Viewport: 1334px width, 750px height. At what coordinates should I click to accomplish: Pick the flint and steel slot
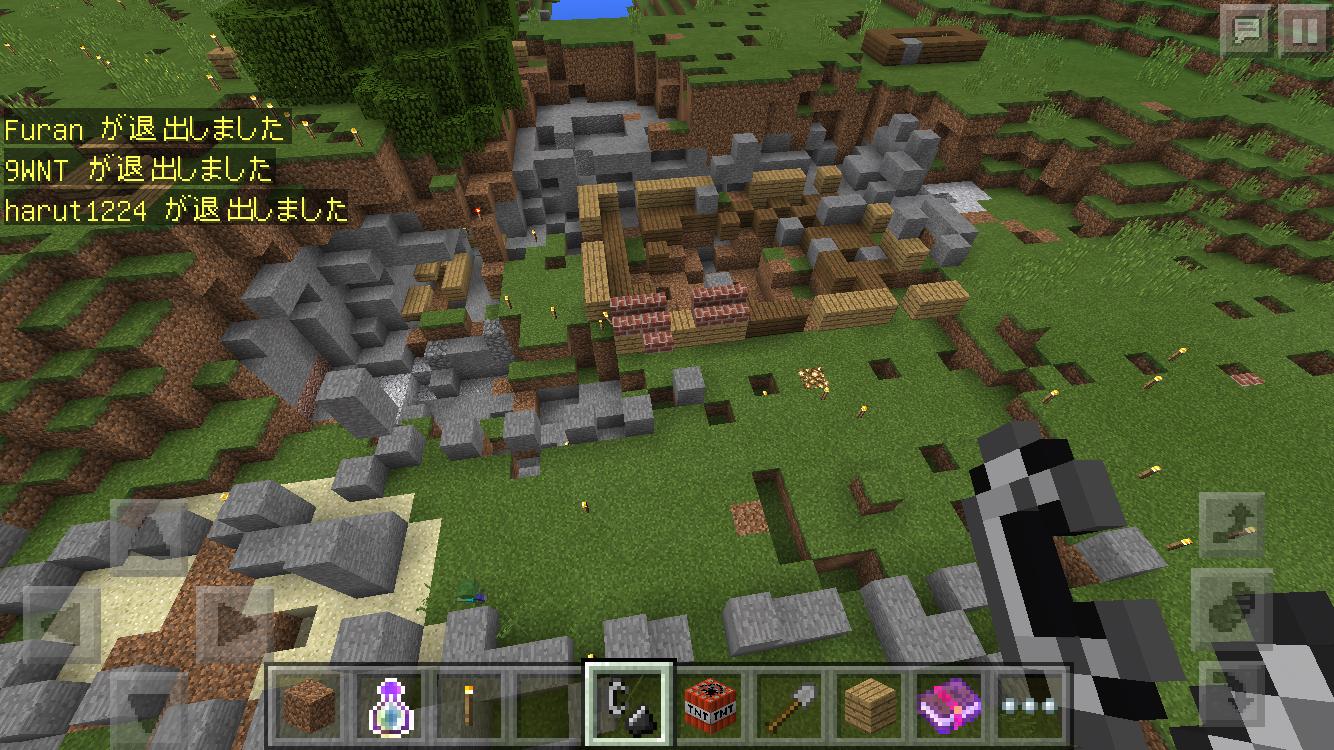(628, 704)
